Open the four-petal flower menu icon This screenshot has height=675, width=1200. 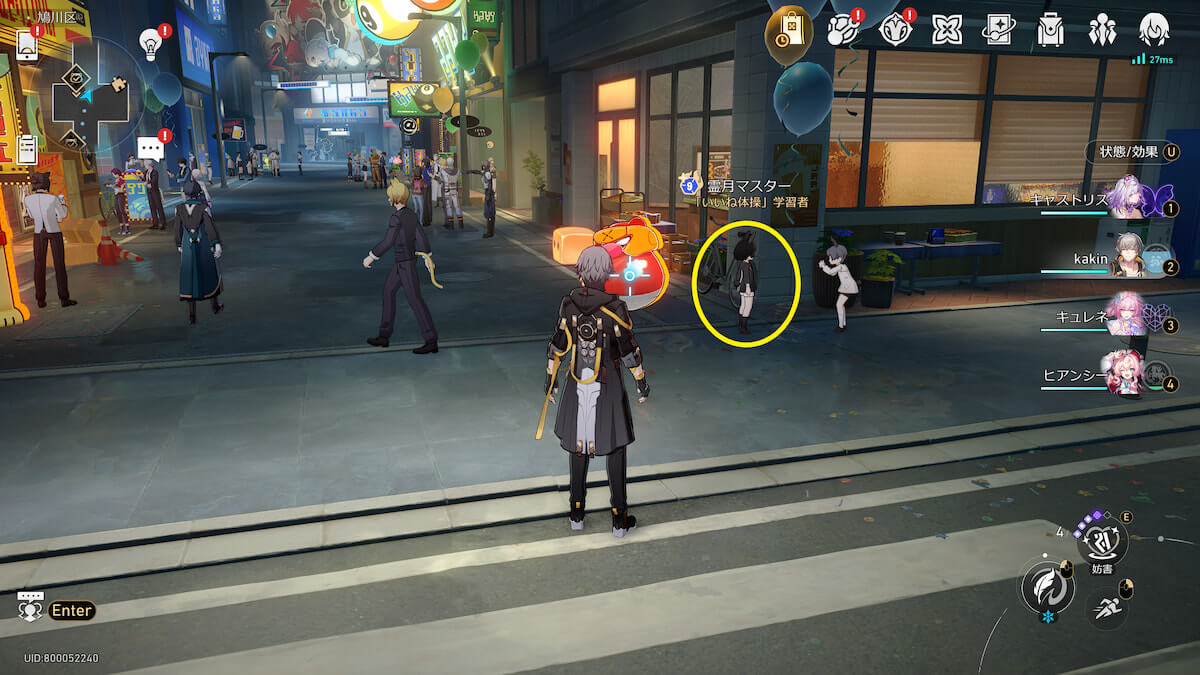coord(946,30)
